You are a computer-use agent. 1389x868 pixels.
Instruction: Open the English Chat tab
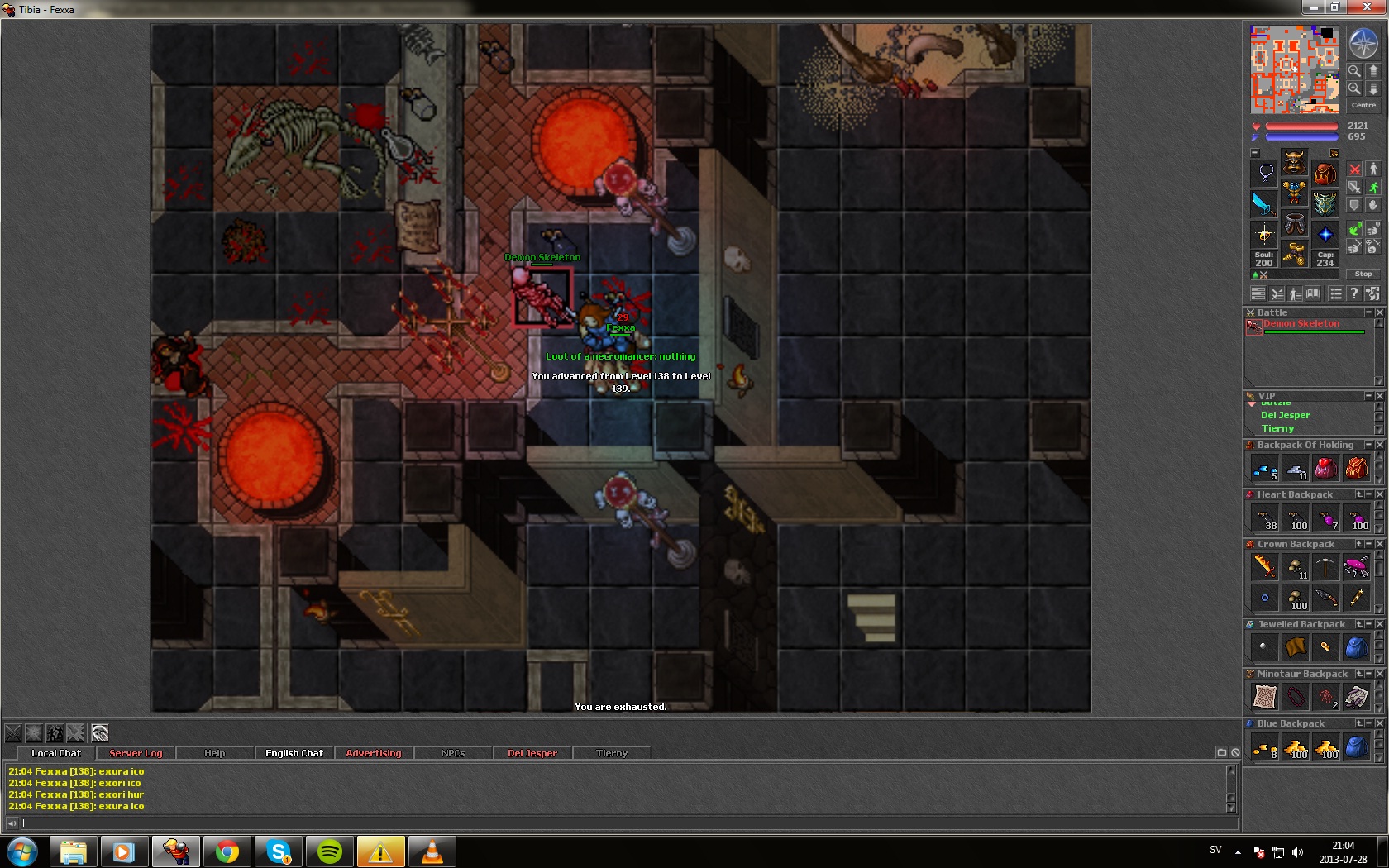pos(294,753)
